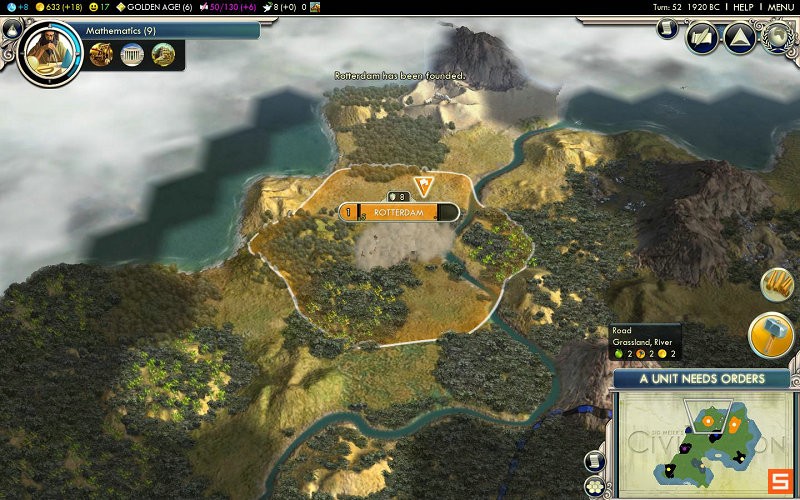The width and height of the screenshot is (800, 500).
Task: Click the hammer production notification
Action: click(771, 336)
